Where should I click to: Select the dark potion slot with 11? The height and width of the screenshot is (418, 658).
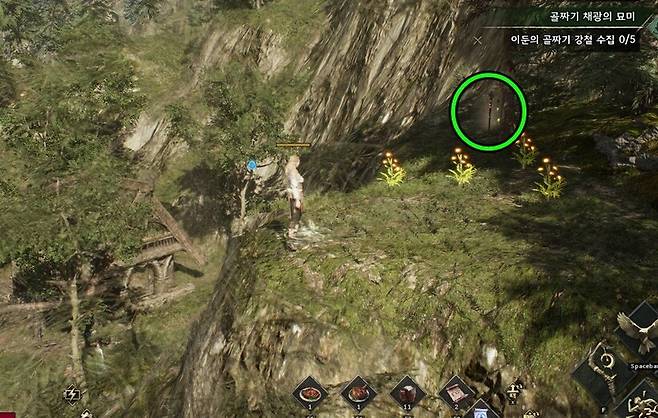click(405, 391)
